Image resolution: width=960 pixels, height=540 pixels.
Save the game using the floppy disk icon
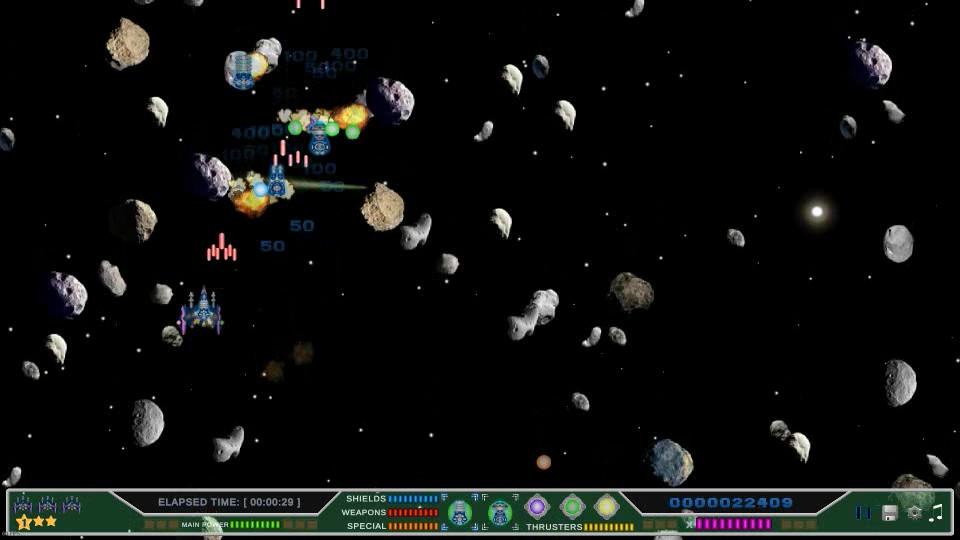889,513
